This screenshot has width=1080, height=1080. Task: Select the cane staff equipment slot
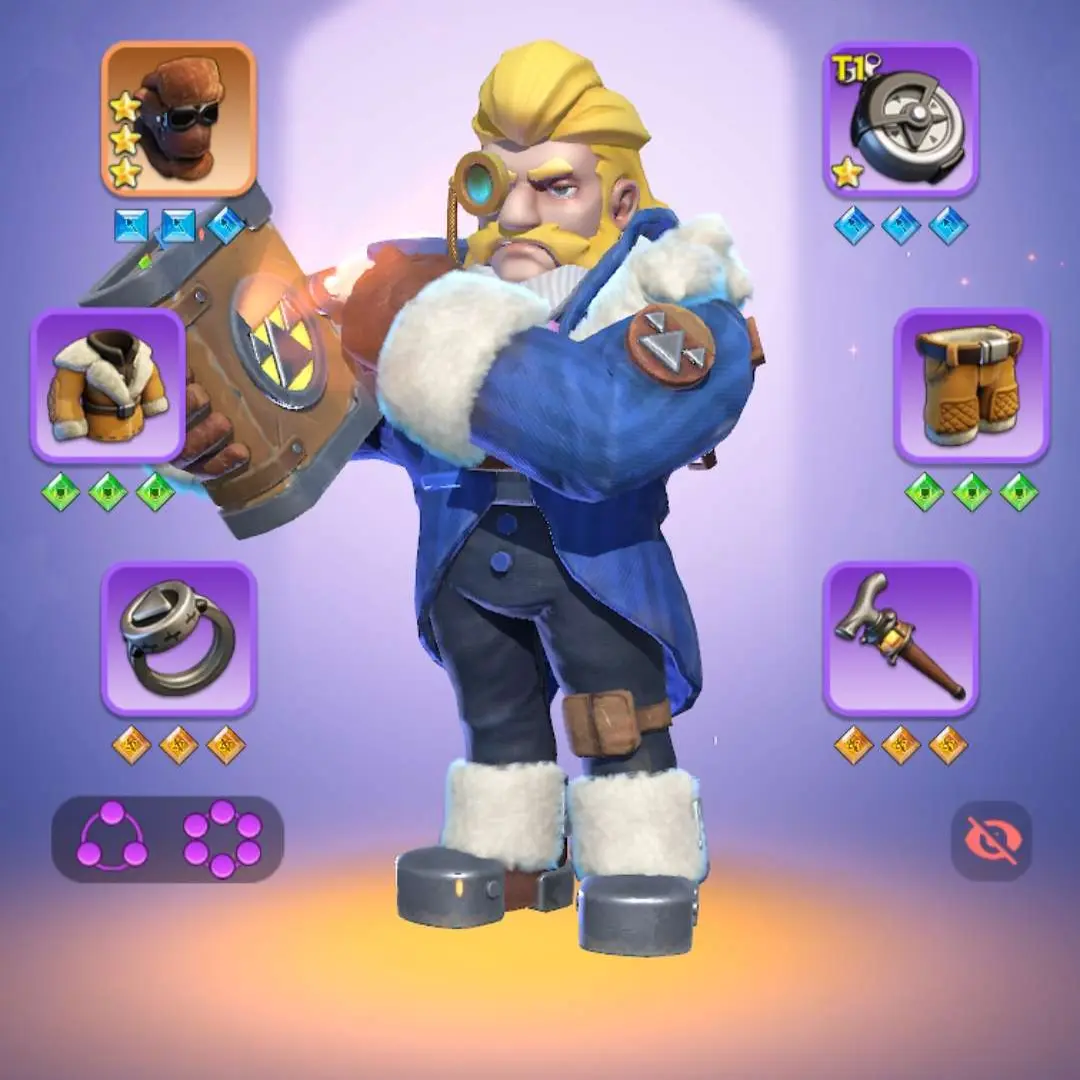coord(901,639)
